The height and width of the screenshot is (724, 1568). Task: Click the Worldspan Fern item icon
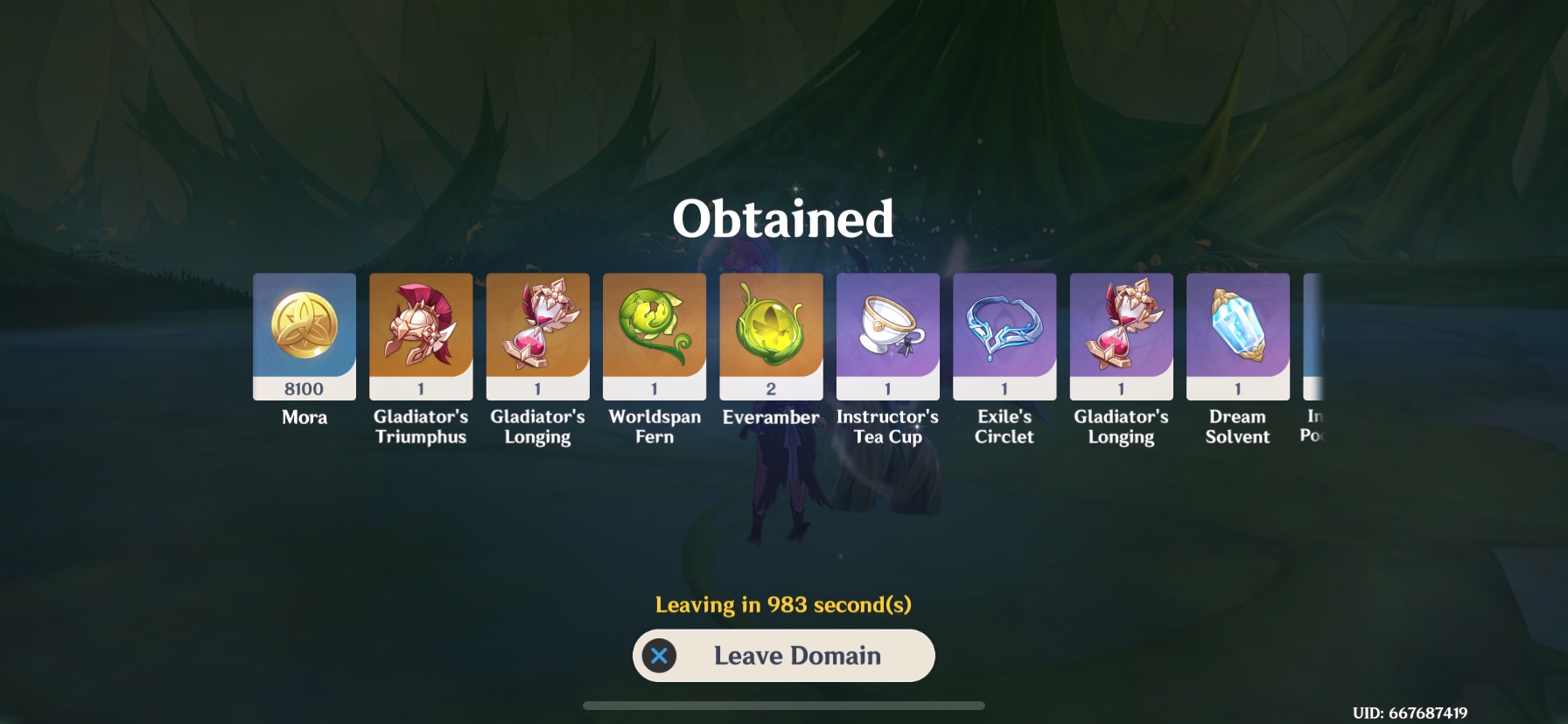[654, 335]
